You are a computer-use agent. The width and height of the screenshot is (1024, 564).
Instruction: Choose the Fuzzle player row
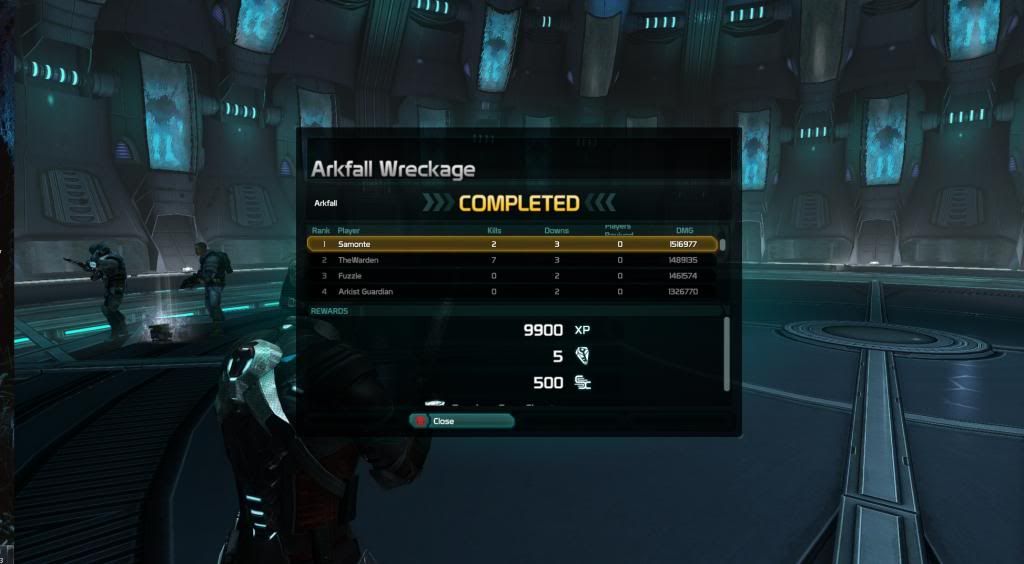pyautogui.click(x=512, y=275)
